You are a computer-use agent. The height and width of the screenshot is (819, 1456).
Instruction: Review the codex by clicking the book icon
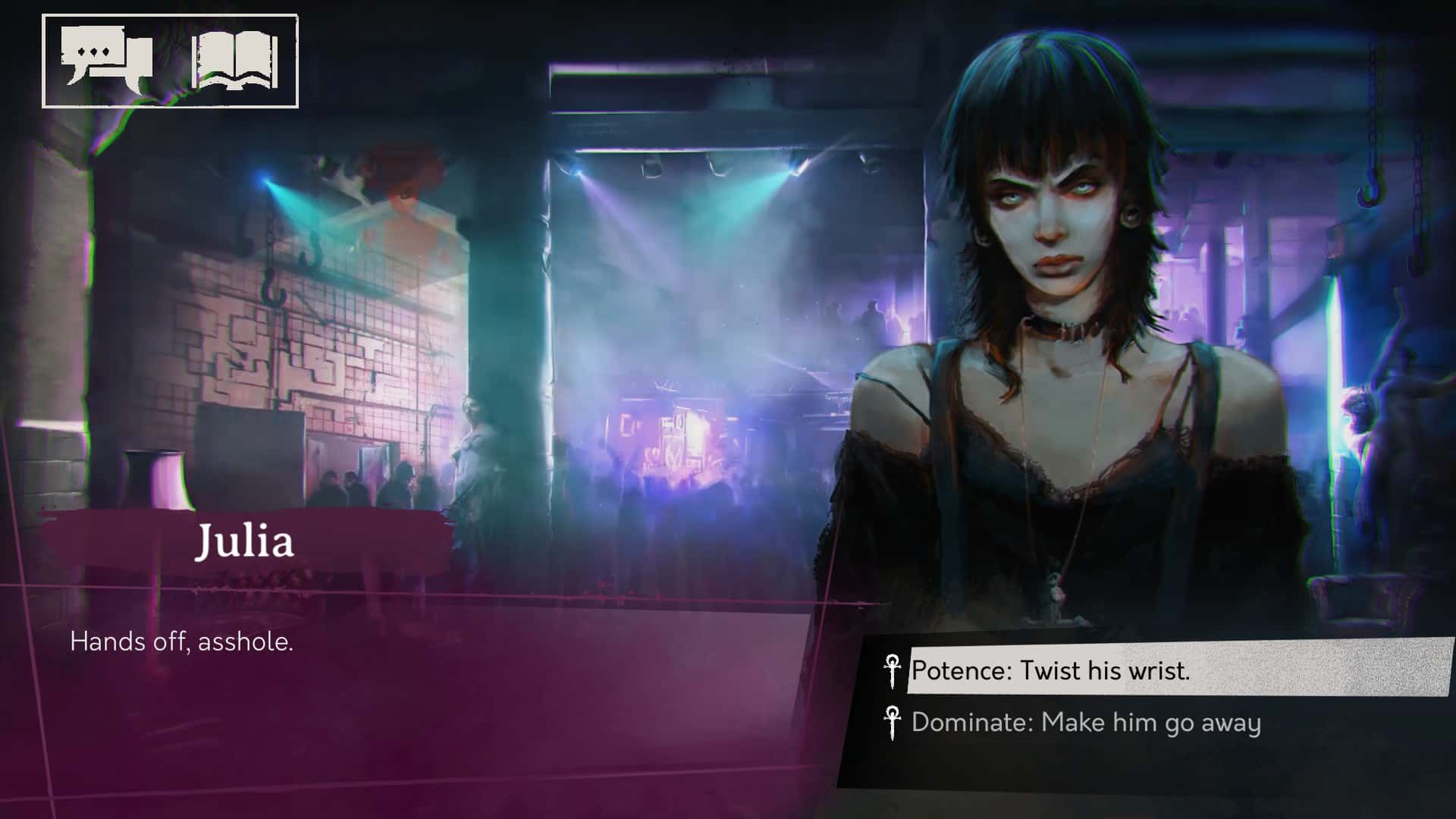235,61
